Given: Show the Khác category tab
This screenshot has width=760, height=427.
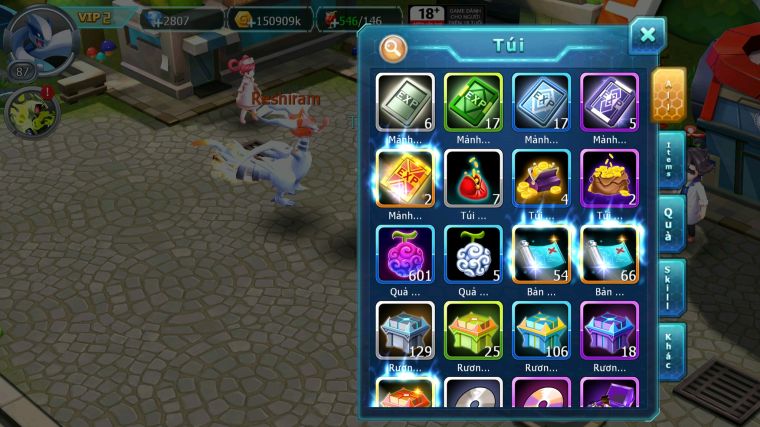Looking at the screenshot, I should (671, 349).
